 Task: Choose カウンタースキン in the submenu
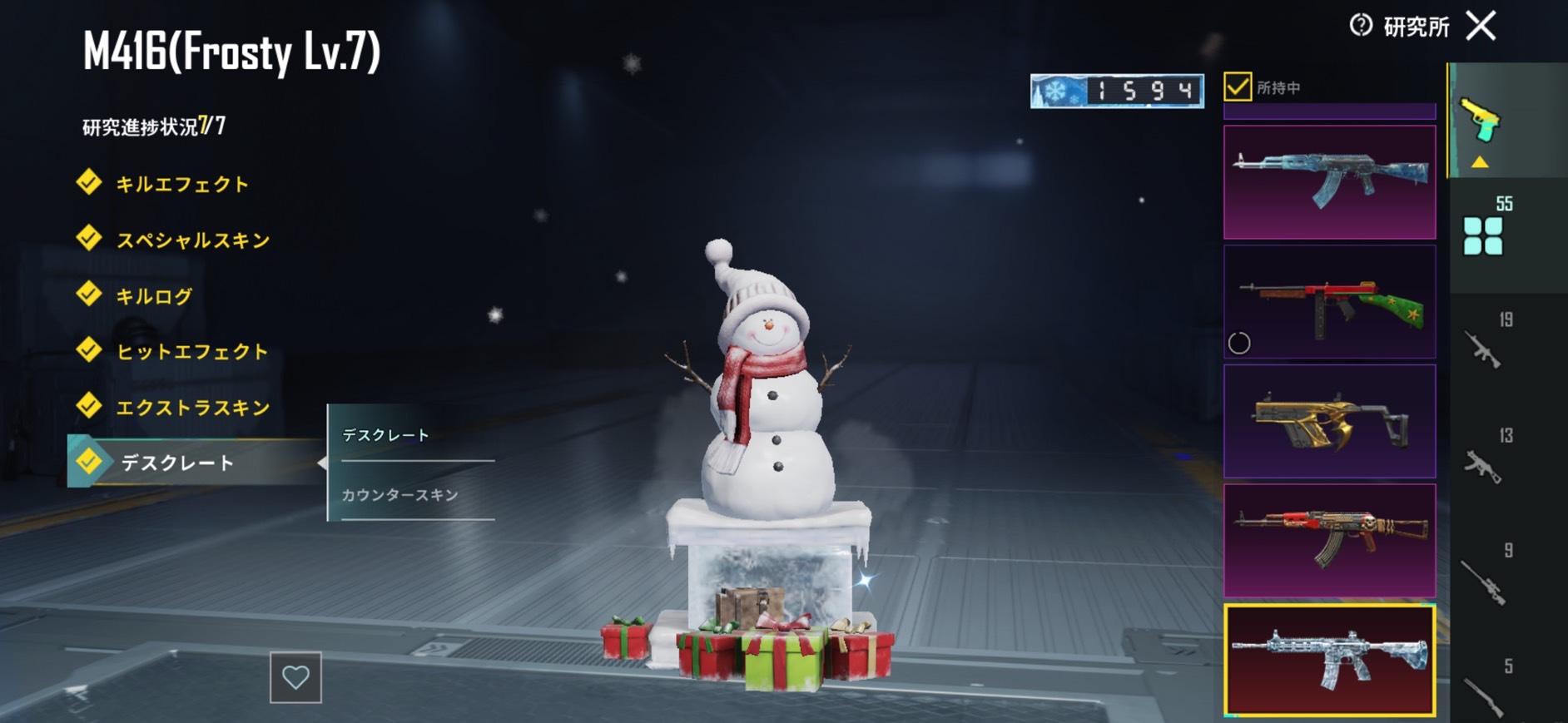400,495
